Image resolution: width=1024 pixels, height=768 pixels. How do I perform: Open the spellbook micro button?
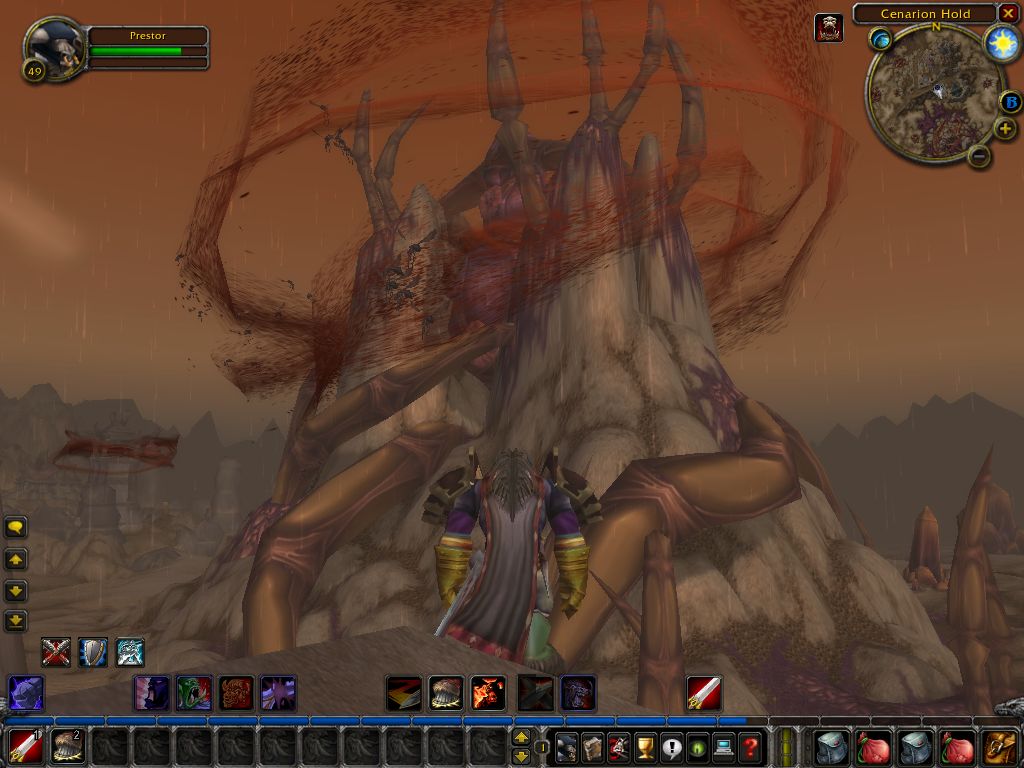593,746
